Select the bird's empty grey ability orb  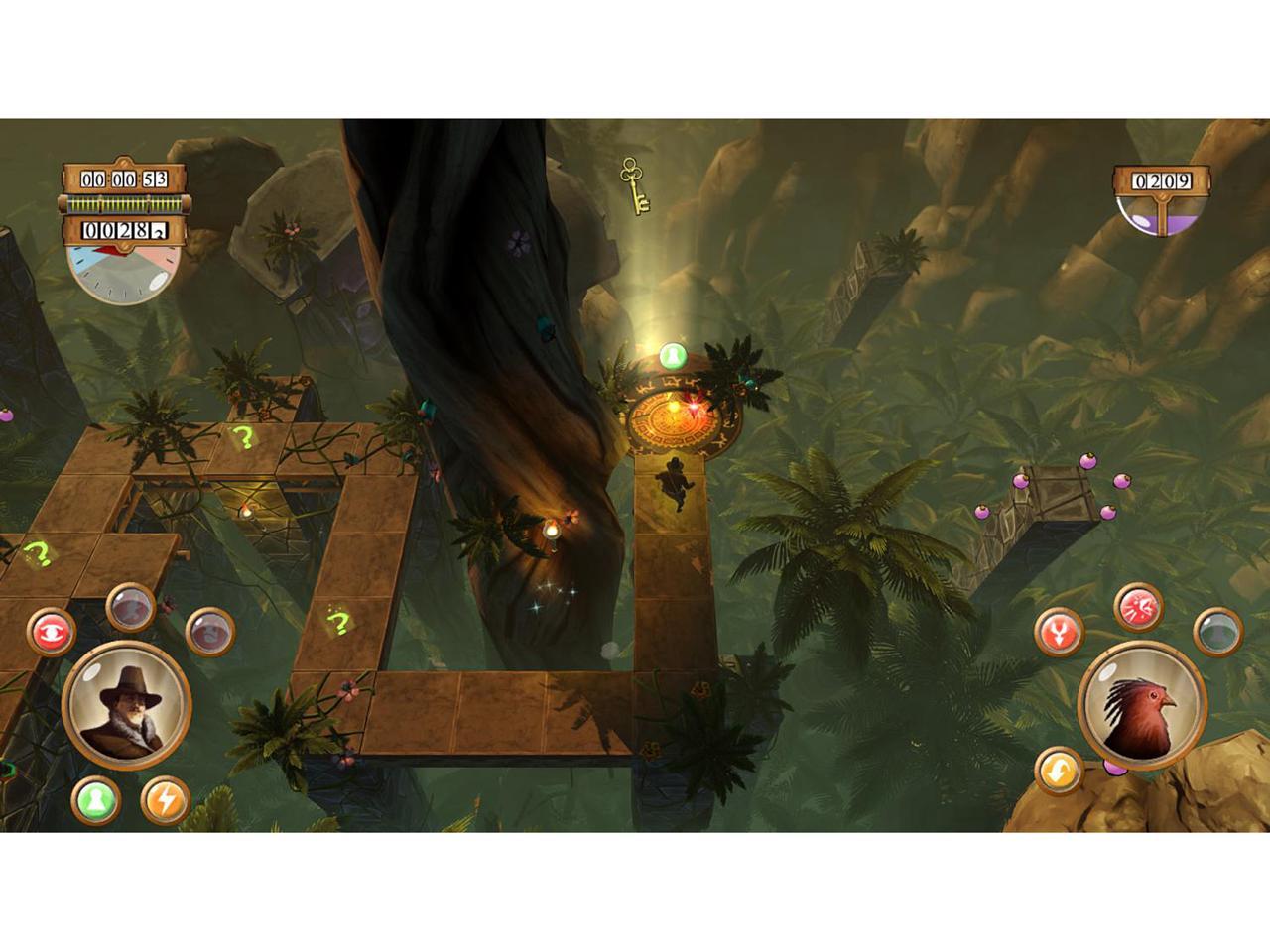pos(1217,631)
